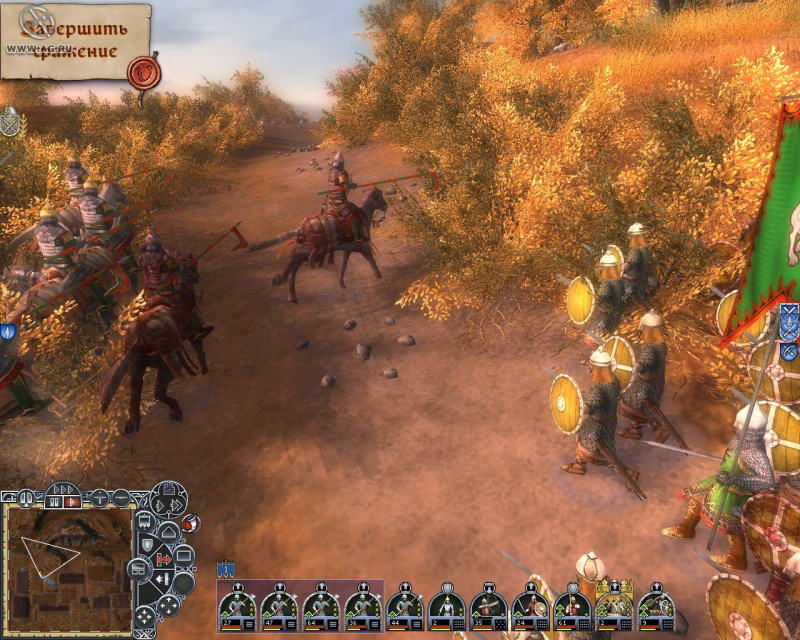Screen dimensions: 800x640
Task: Select the unit card with 44 soldiers
Action: coord(404,606)
